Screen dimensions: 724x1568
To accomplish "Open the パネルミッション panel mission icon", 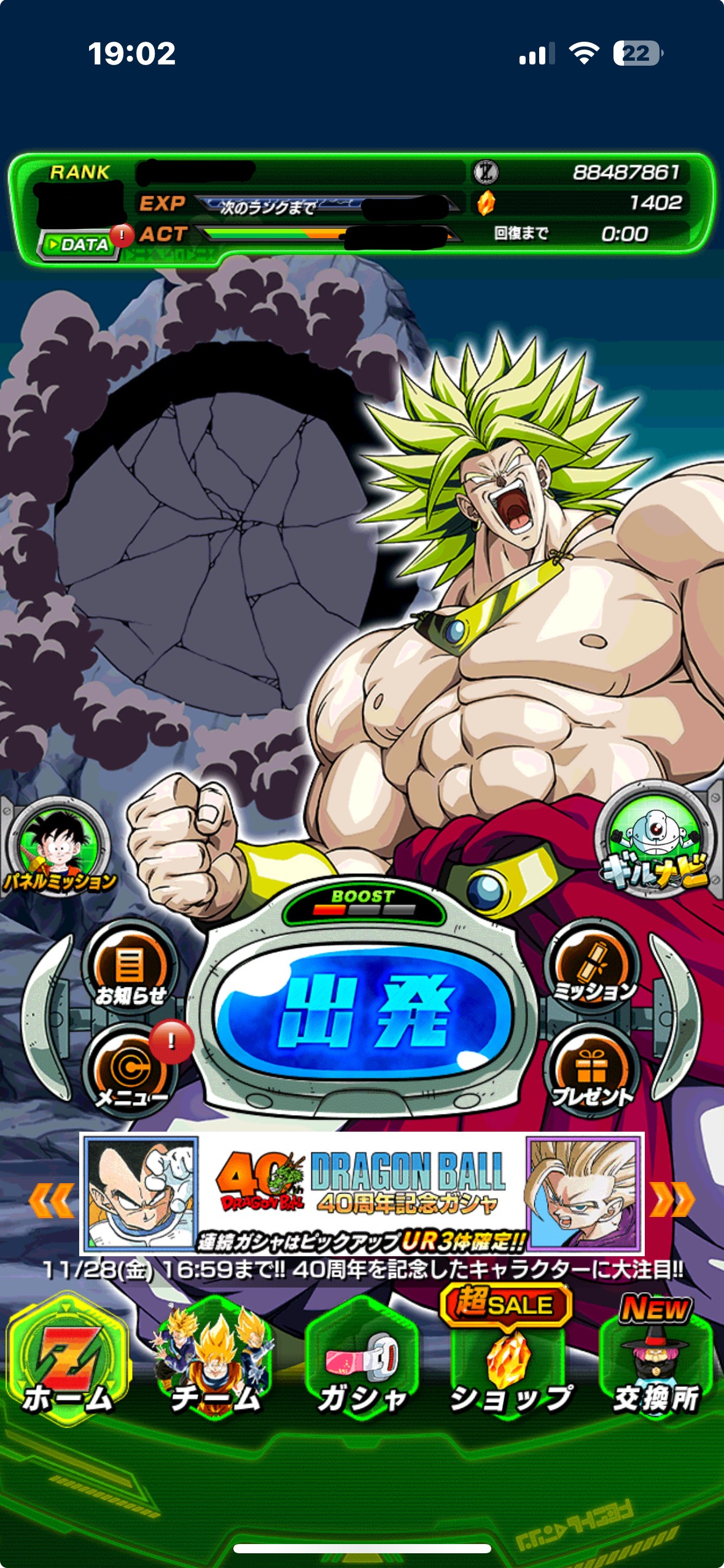I will pos(59,849).
